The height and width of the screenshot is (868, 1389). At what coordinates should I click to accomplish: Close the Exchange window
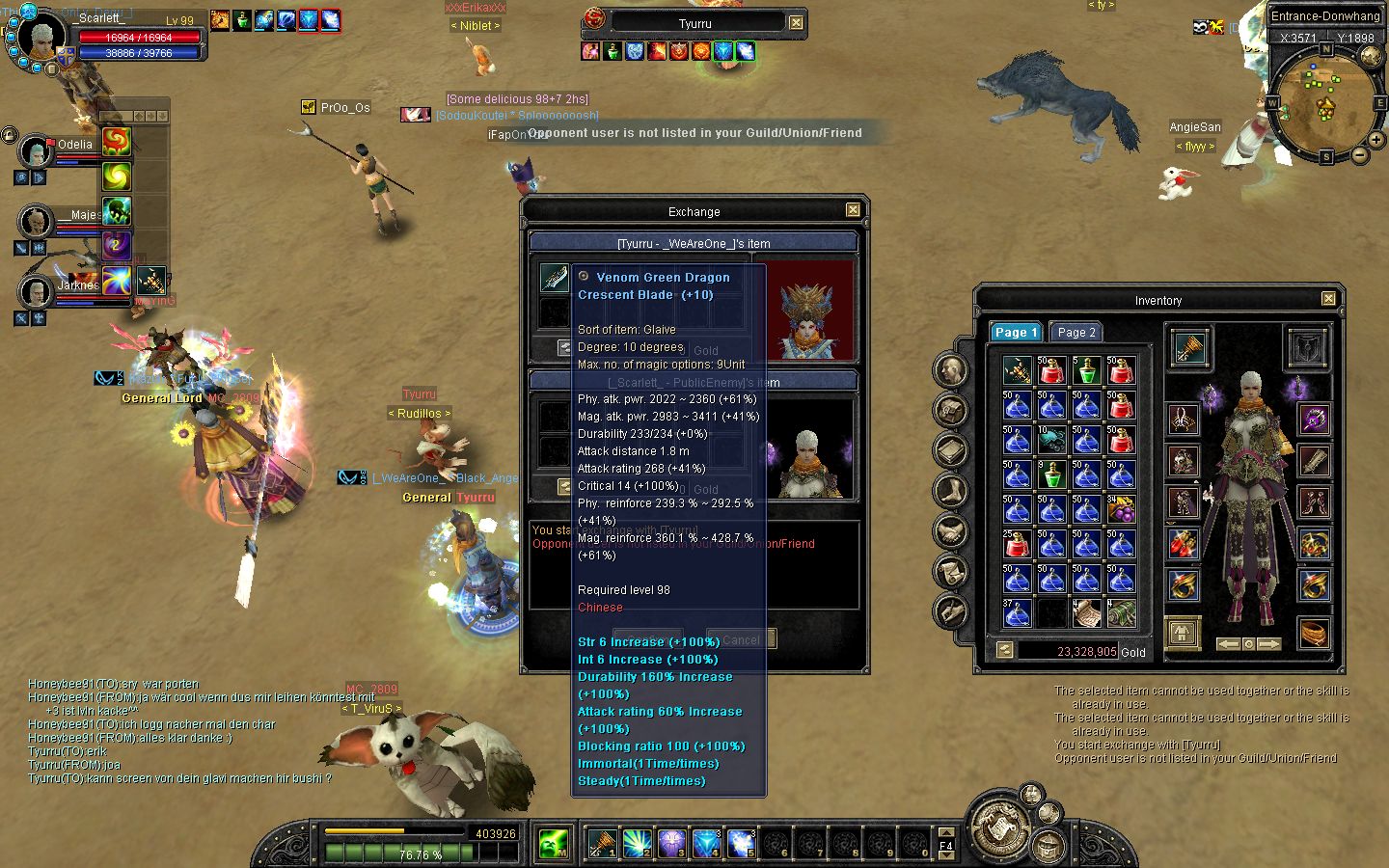[853, 210]
